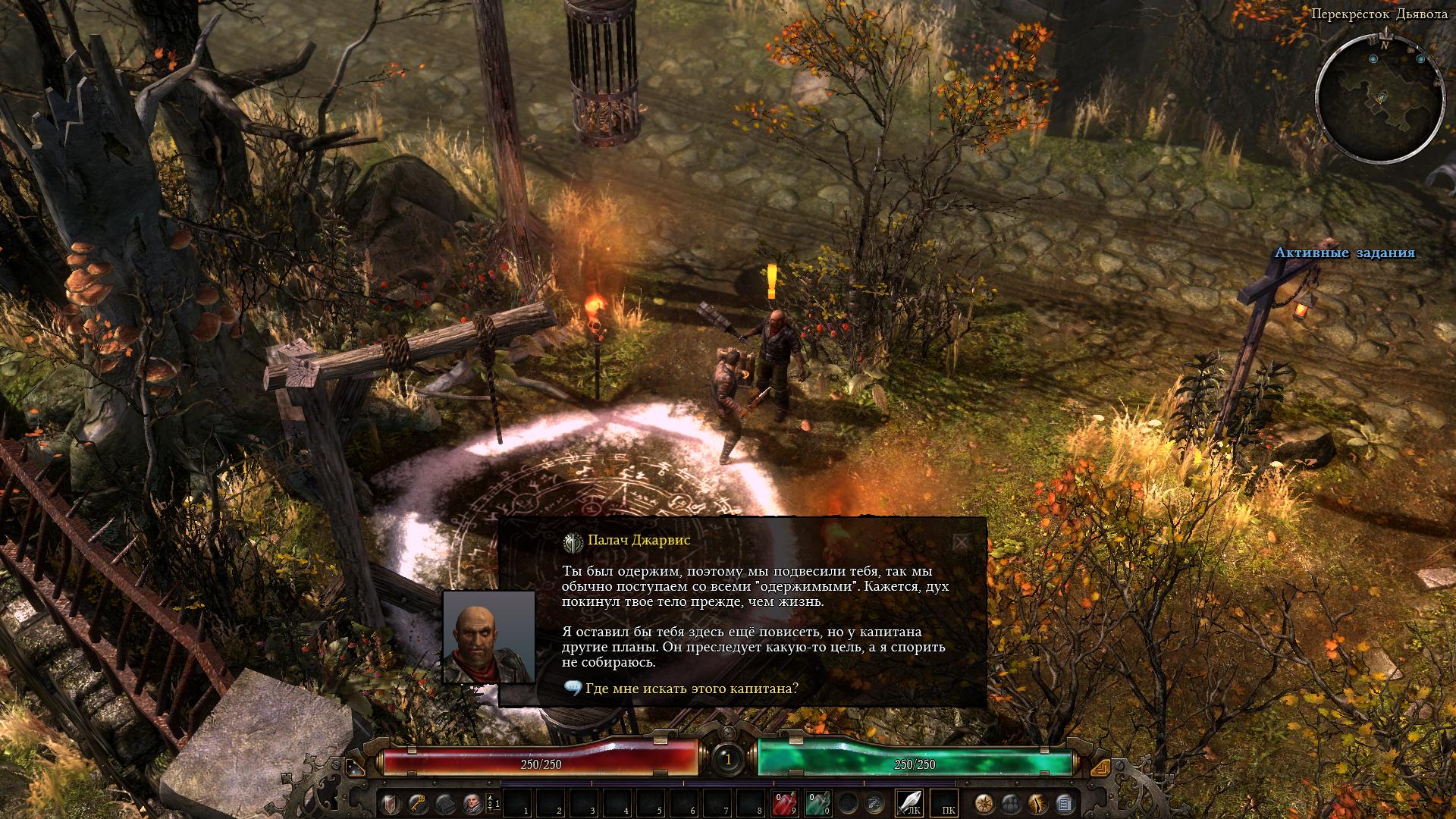The width and height of the screenshot is (1456, 819).
Task: Click the golden key icon
Action: click(416, 802)
